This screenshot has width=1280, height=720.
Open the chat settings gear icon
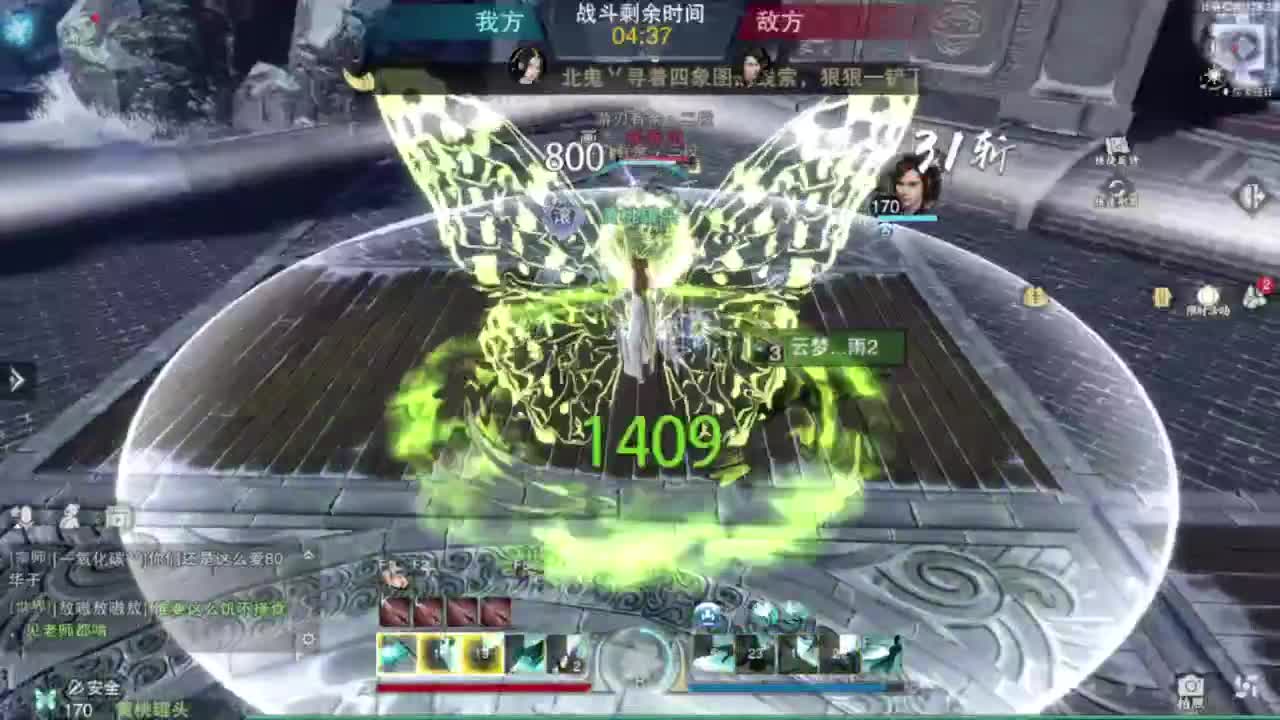point(308,638)
